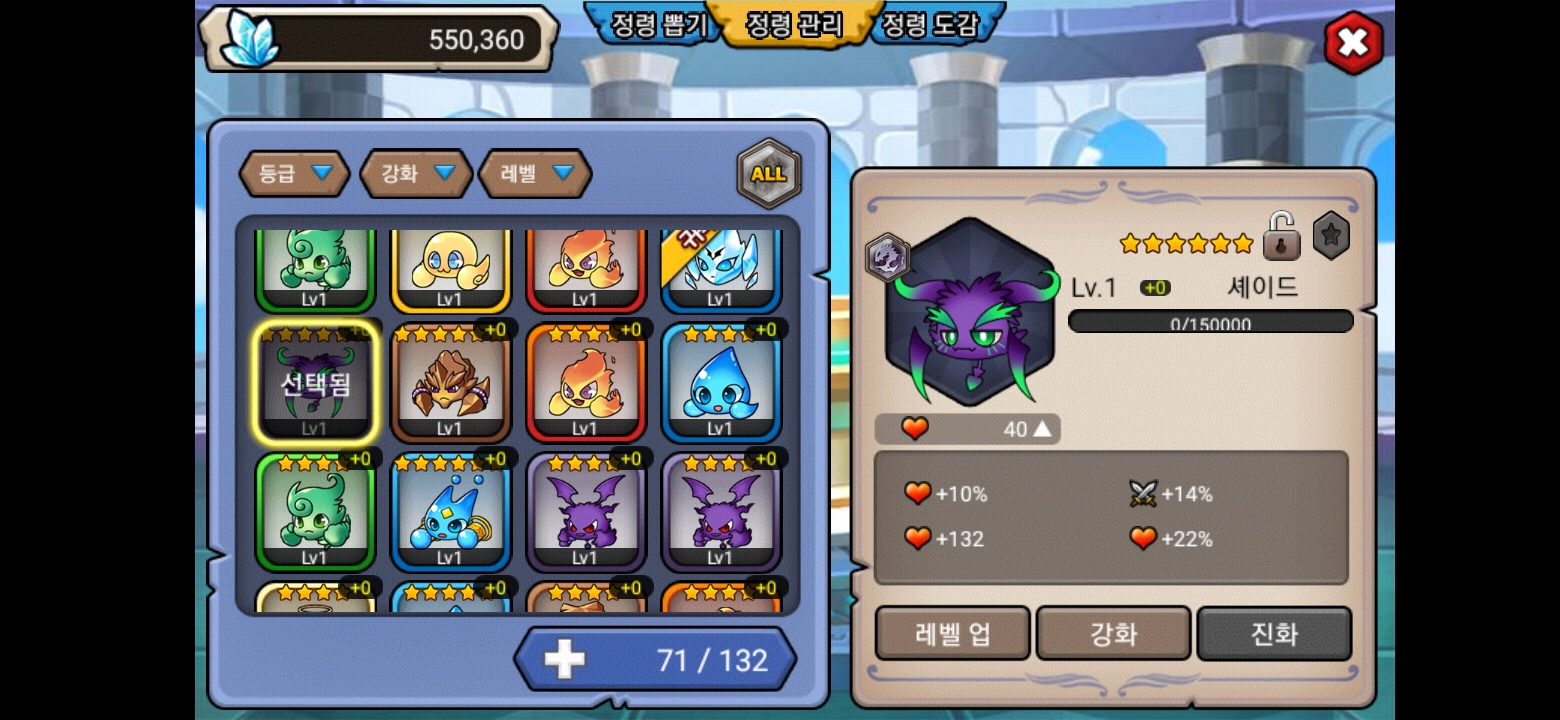1560x720 pixels.
Task: Select the brown rock golem spirit
Action: (x=450, y=385)
